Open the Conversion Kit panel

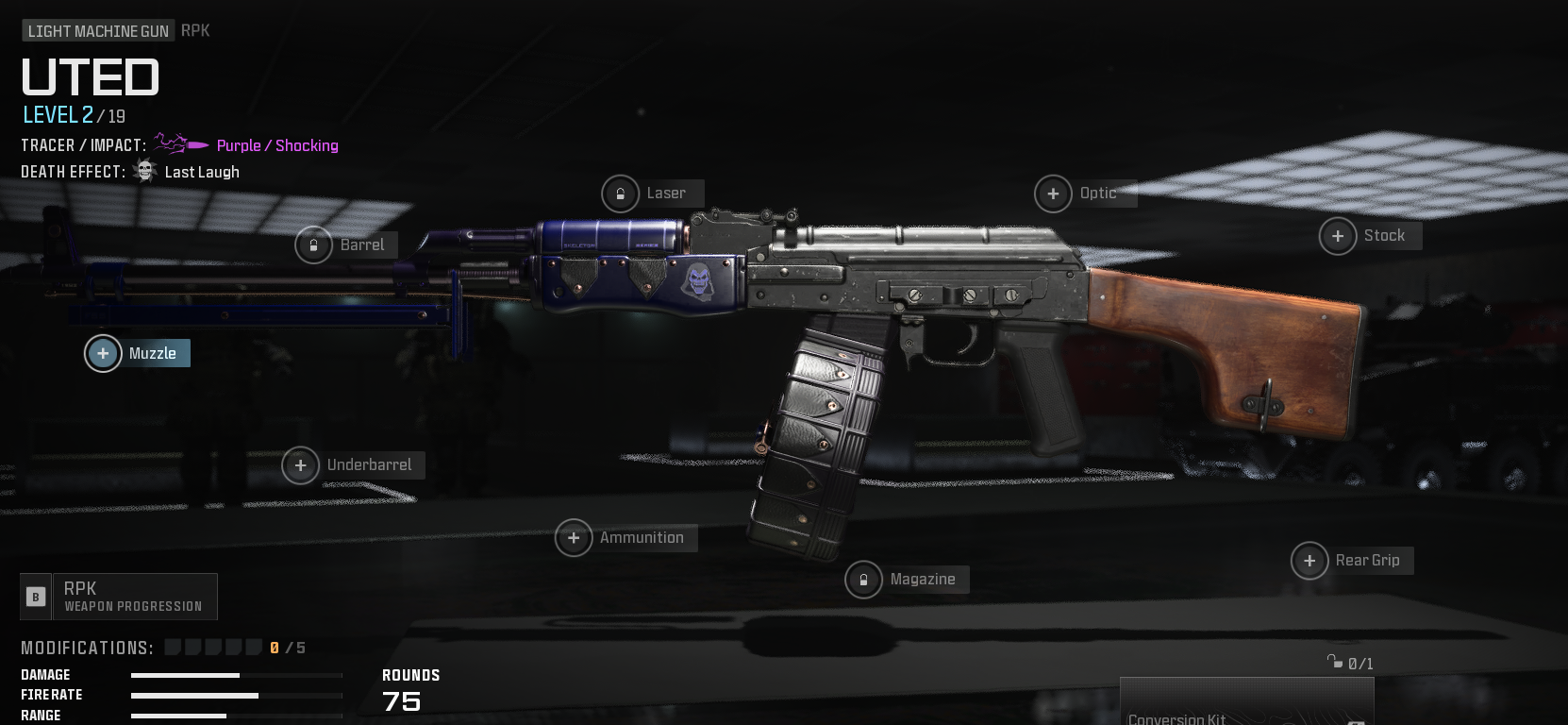pyautogui.click(x=1245, y=706)
